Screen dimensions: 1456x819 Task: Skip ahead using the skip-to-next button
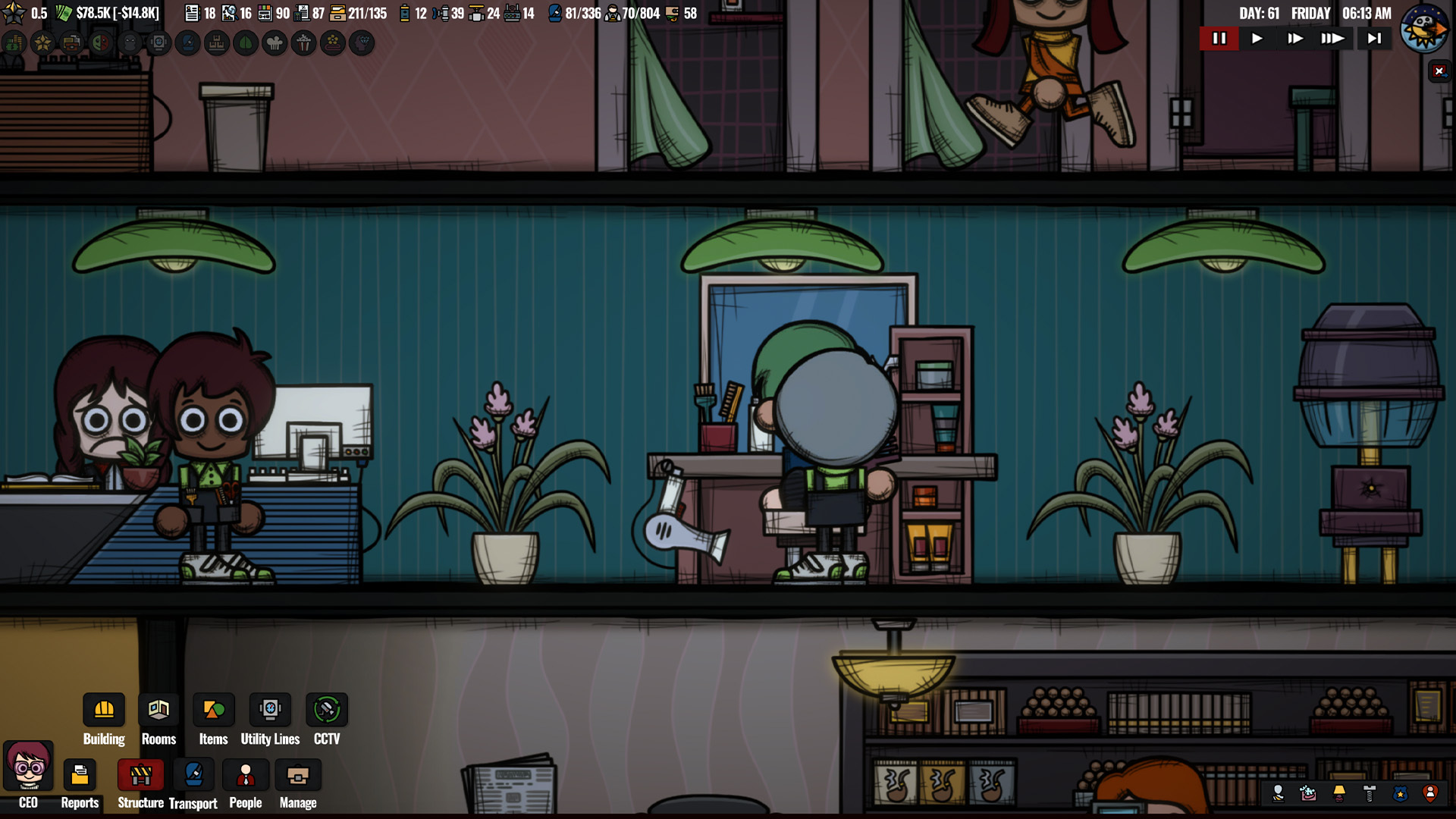tap(1374, 39)
